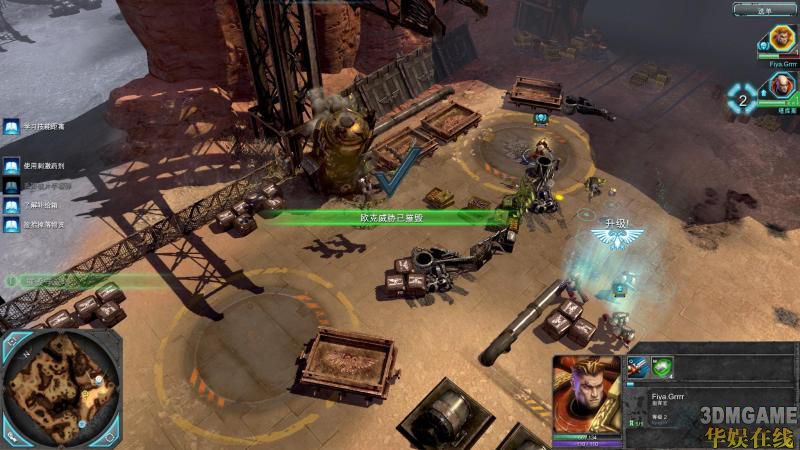Click the glowing number 2 squad badge
The height and width of the screenshot is (450, 800).
pyautogui.click(x=741, y=98)
